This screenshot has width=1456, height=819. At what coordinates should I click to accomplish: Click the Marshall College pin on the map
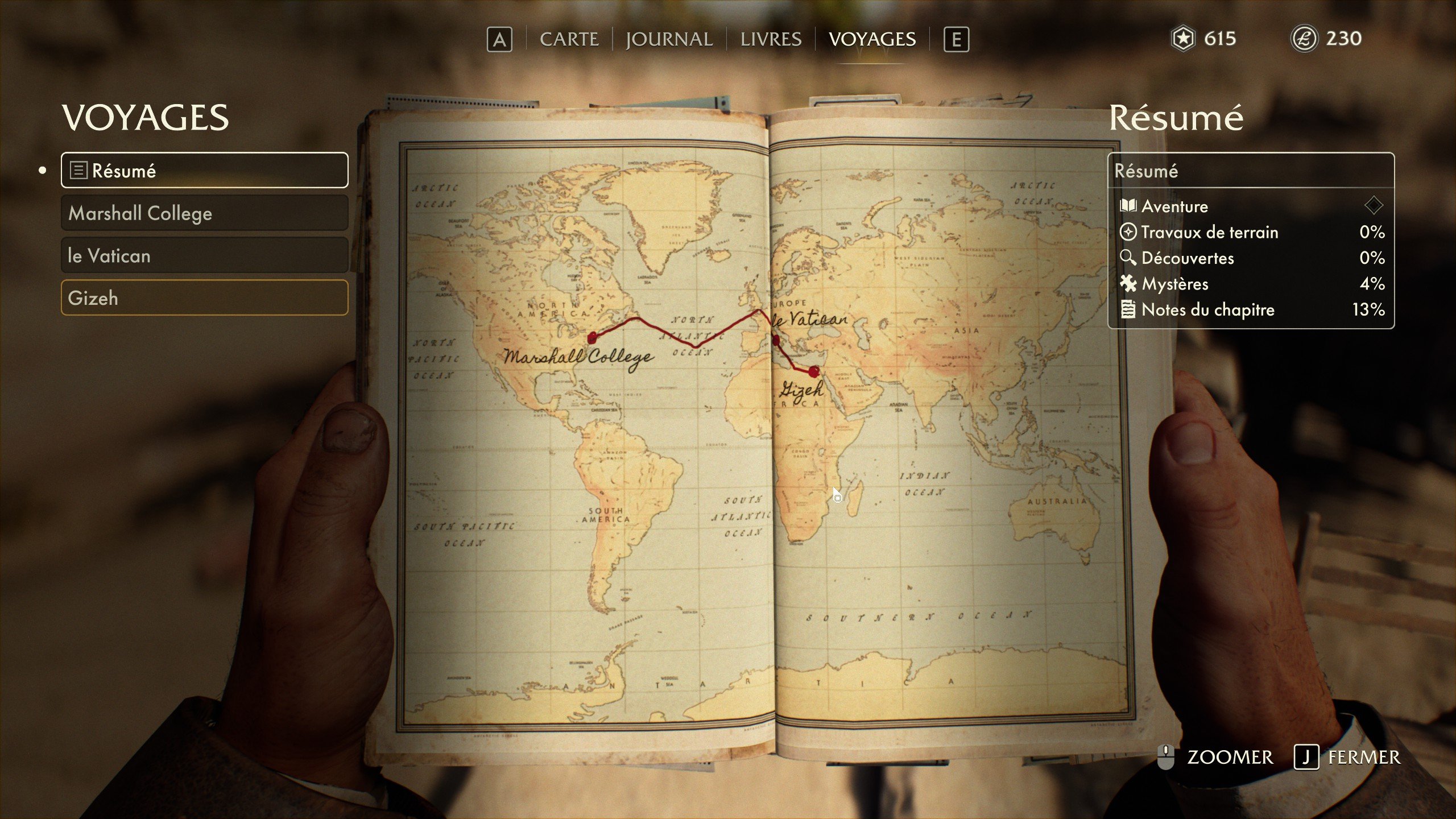tap(592, 338)
